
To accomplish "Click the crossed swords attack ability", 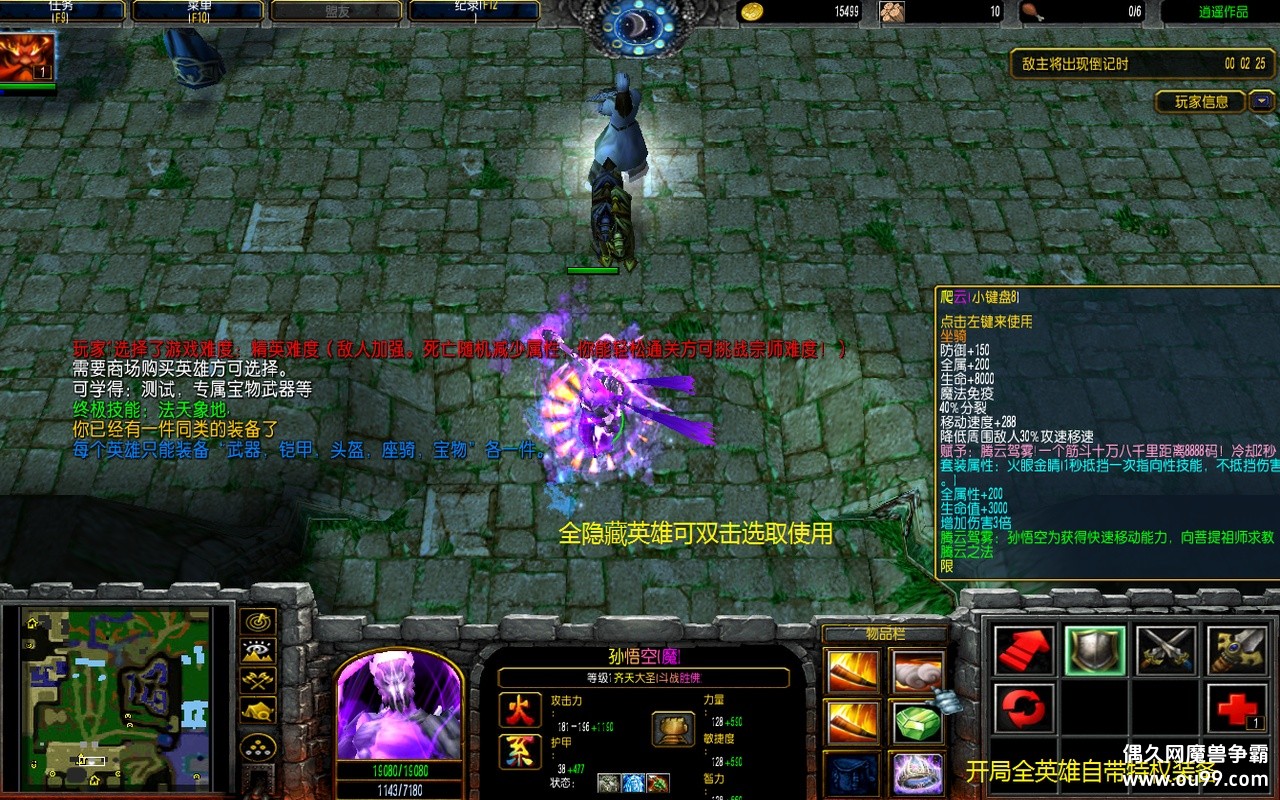I will 1166,651.
